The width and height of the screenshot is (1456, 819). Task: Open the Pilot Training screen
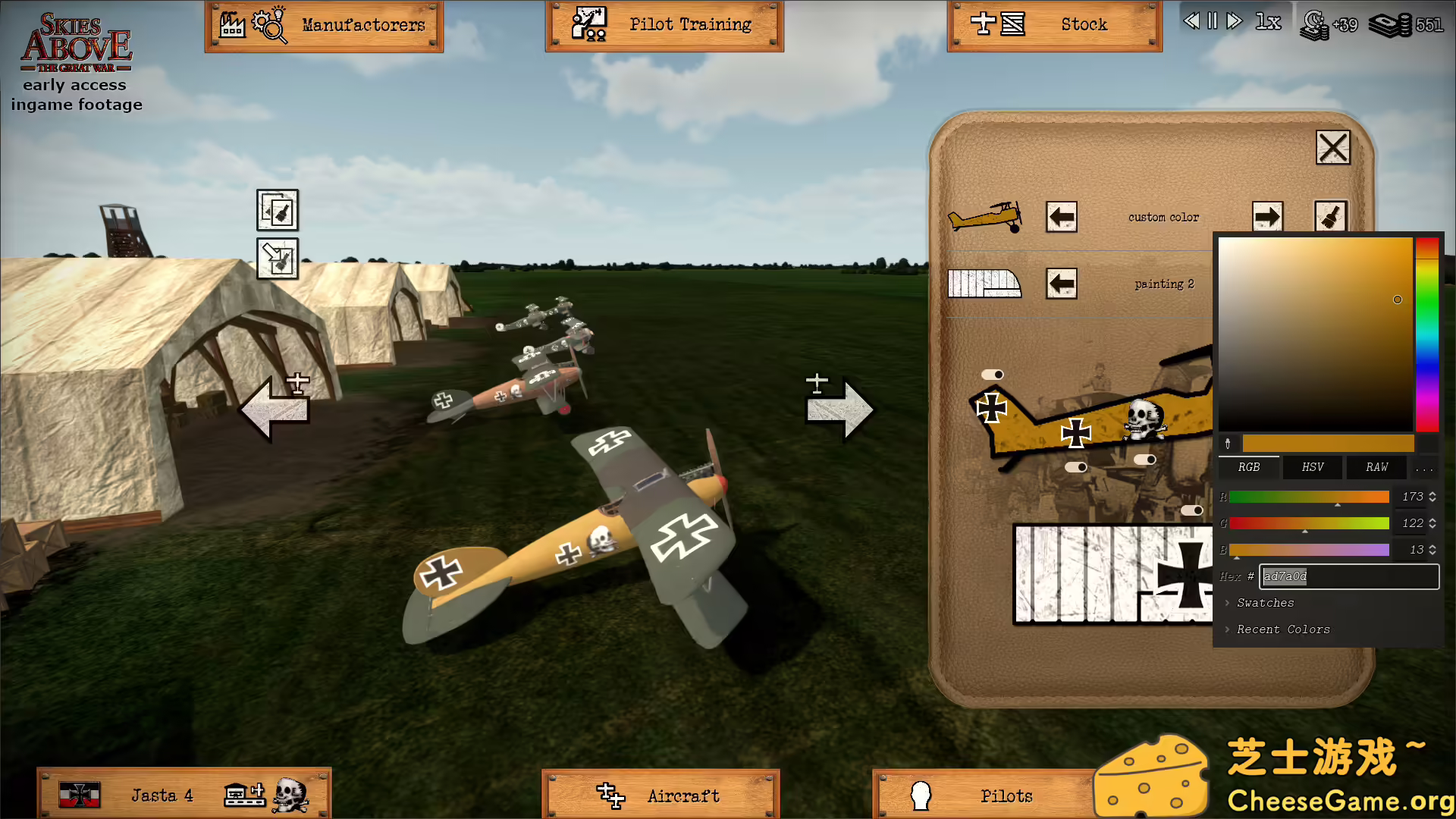click(664, 24)
